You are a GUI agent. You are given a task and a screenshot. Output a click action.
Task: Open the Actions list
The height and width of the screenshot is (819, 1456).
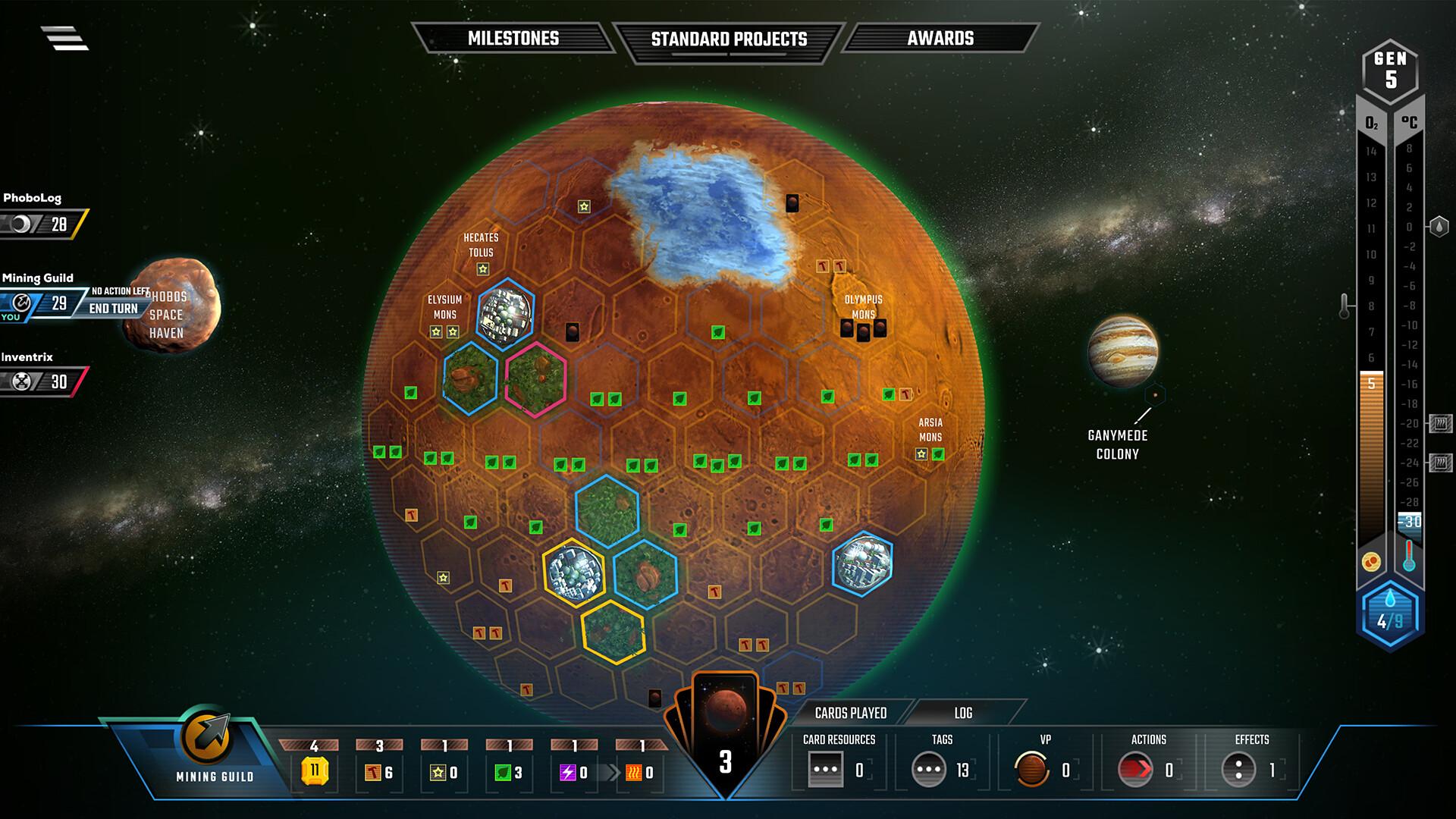[x=1135, y=770]
